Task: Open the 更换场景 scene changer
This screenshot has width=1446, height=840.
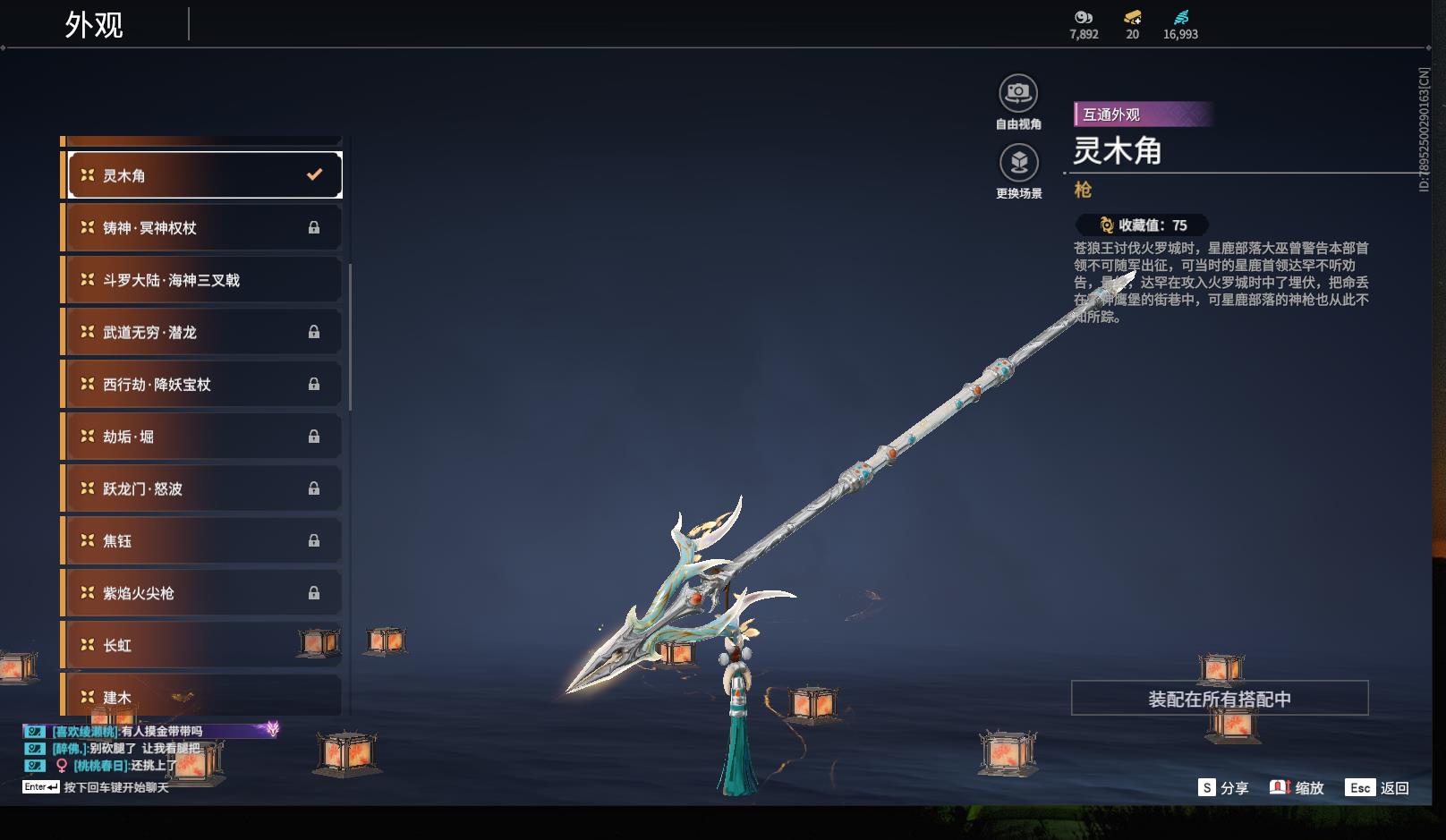Action: (1018, 163)
